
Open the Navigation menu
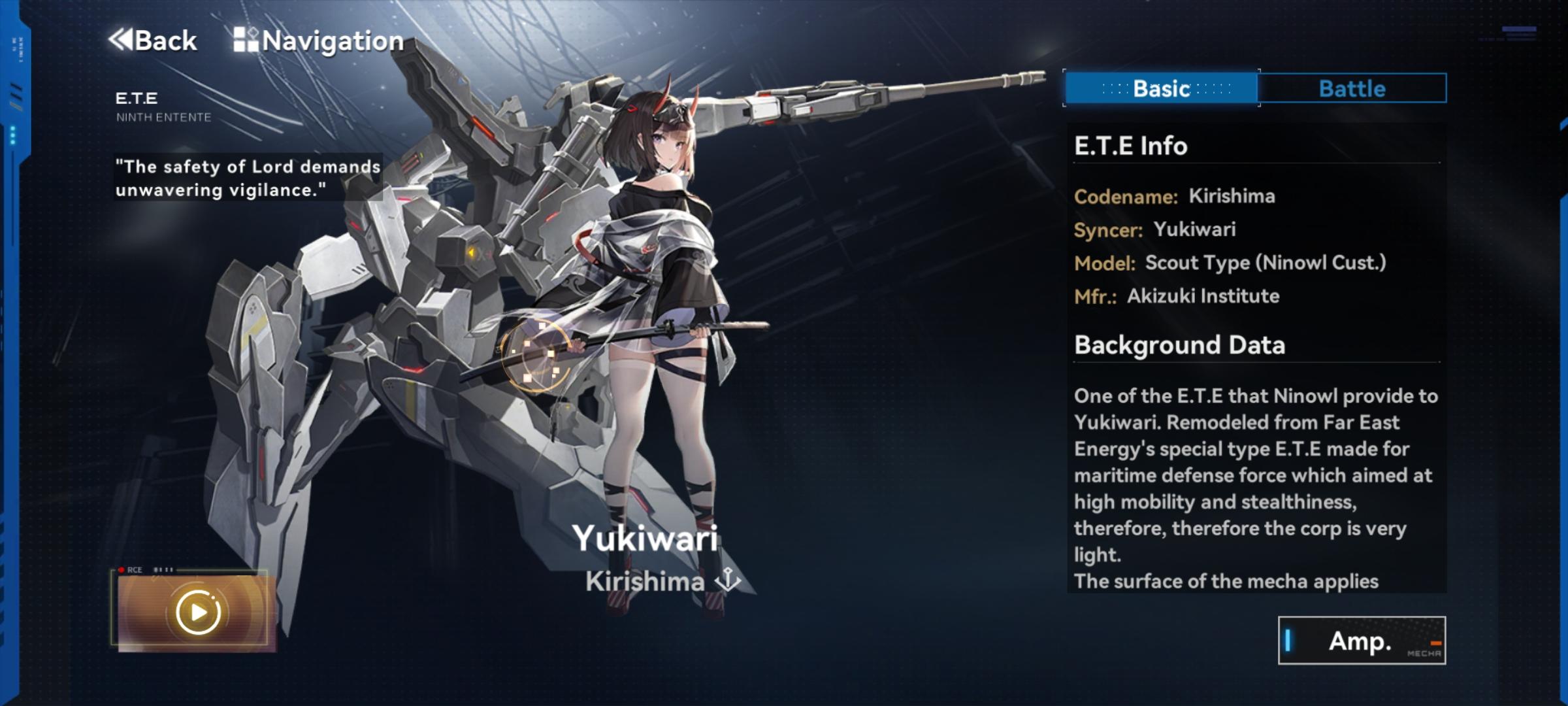[x=319, y=41]
